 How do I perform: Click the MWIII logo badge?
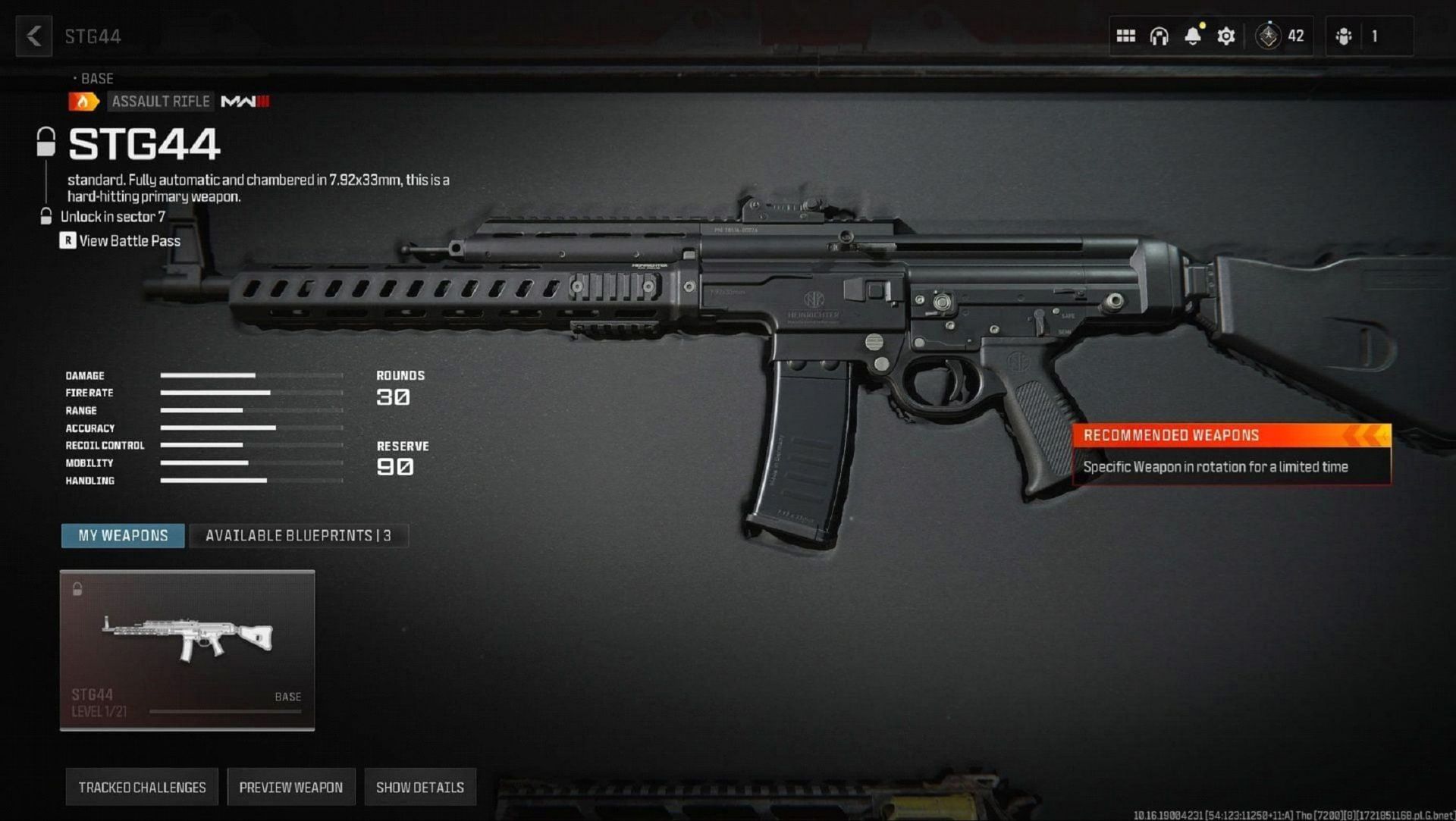click(244, 101)
